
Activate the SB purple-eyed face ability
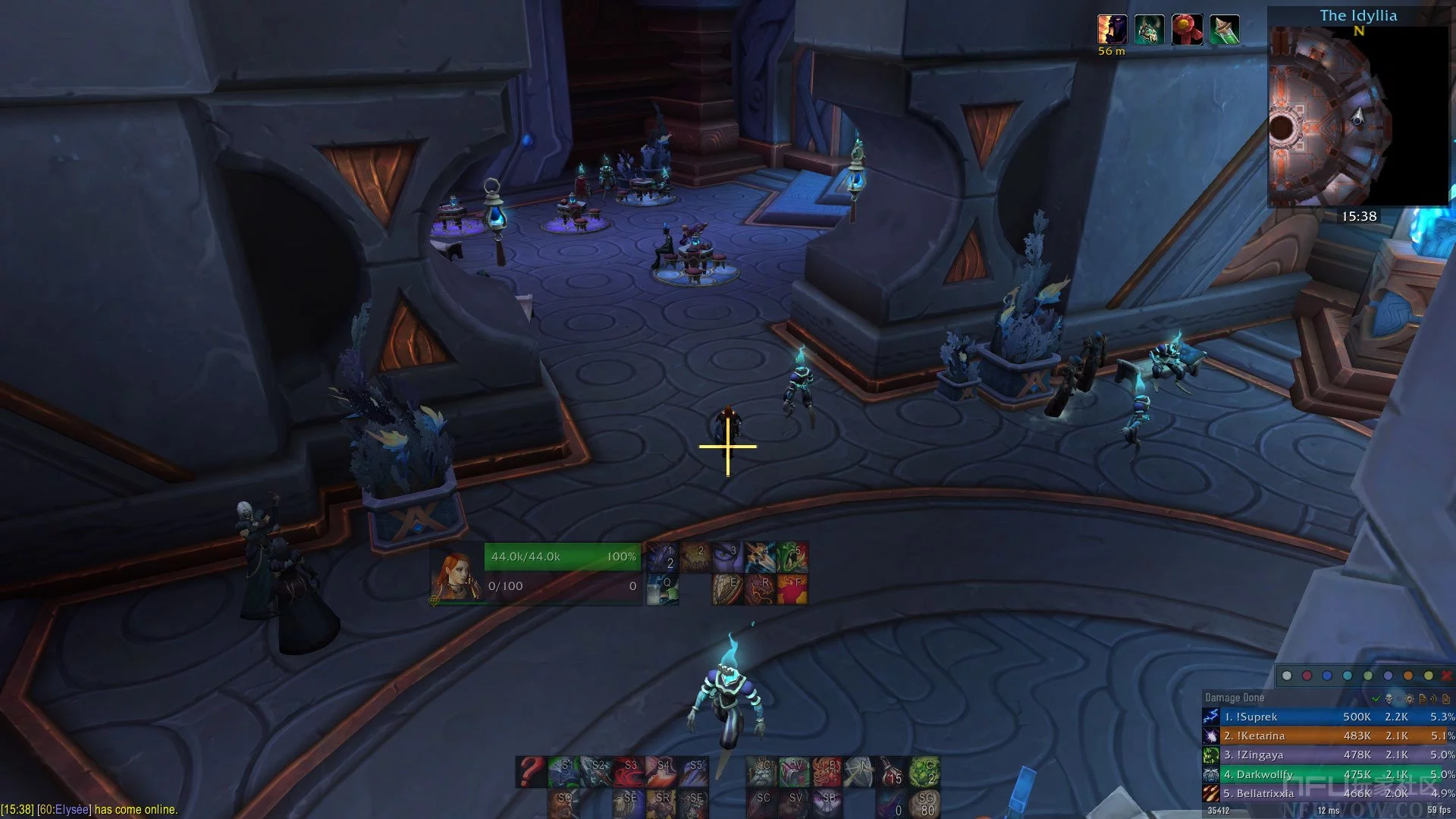point(827,803)
